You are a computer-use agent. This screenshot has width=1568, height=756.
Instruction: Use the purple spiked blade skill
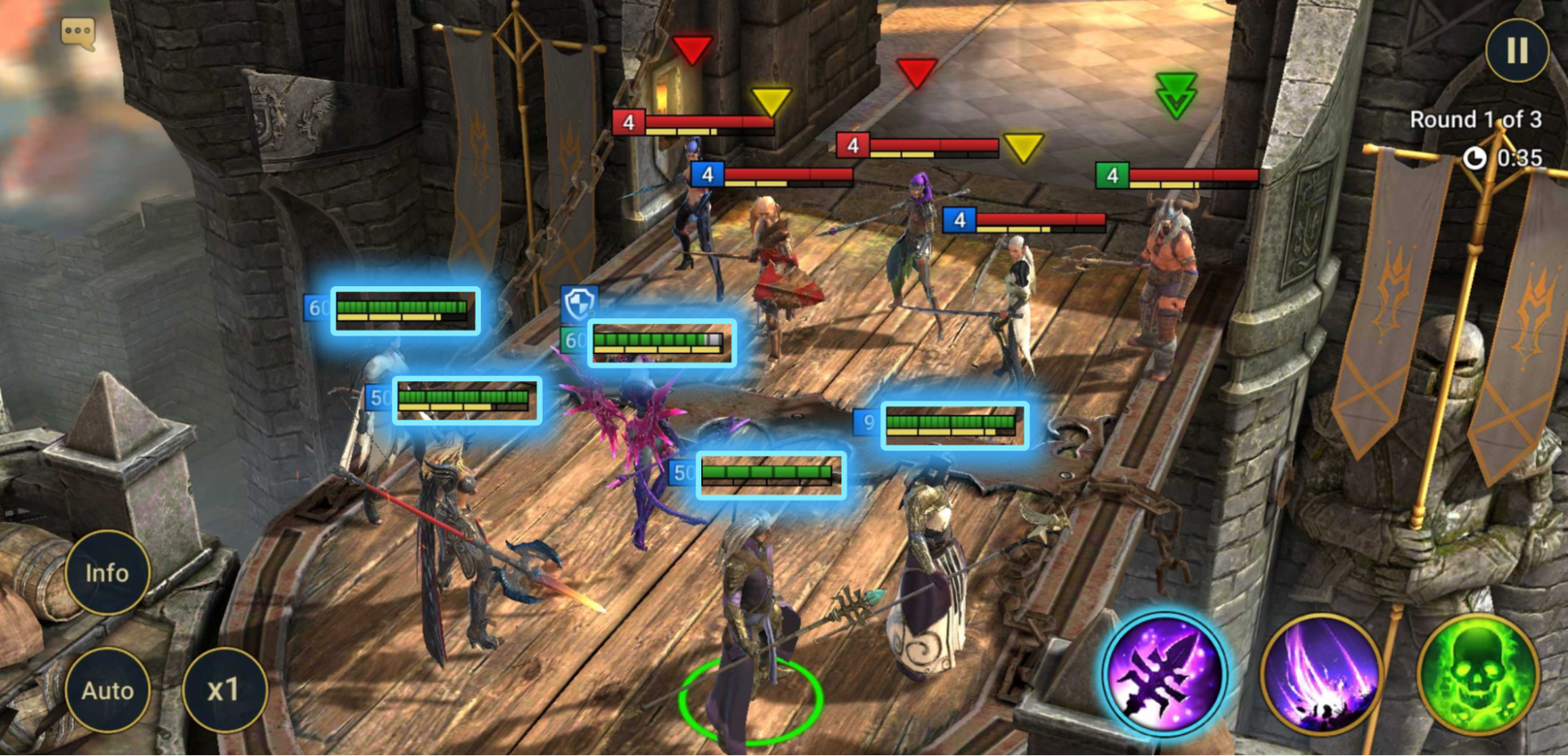click(1164, 673)
